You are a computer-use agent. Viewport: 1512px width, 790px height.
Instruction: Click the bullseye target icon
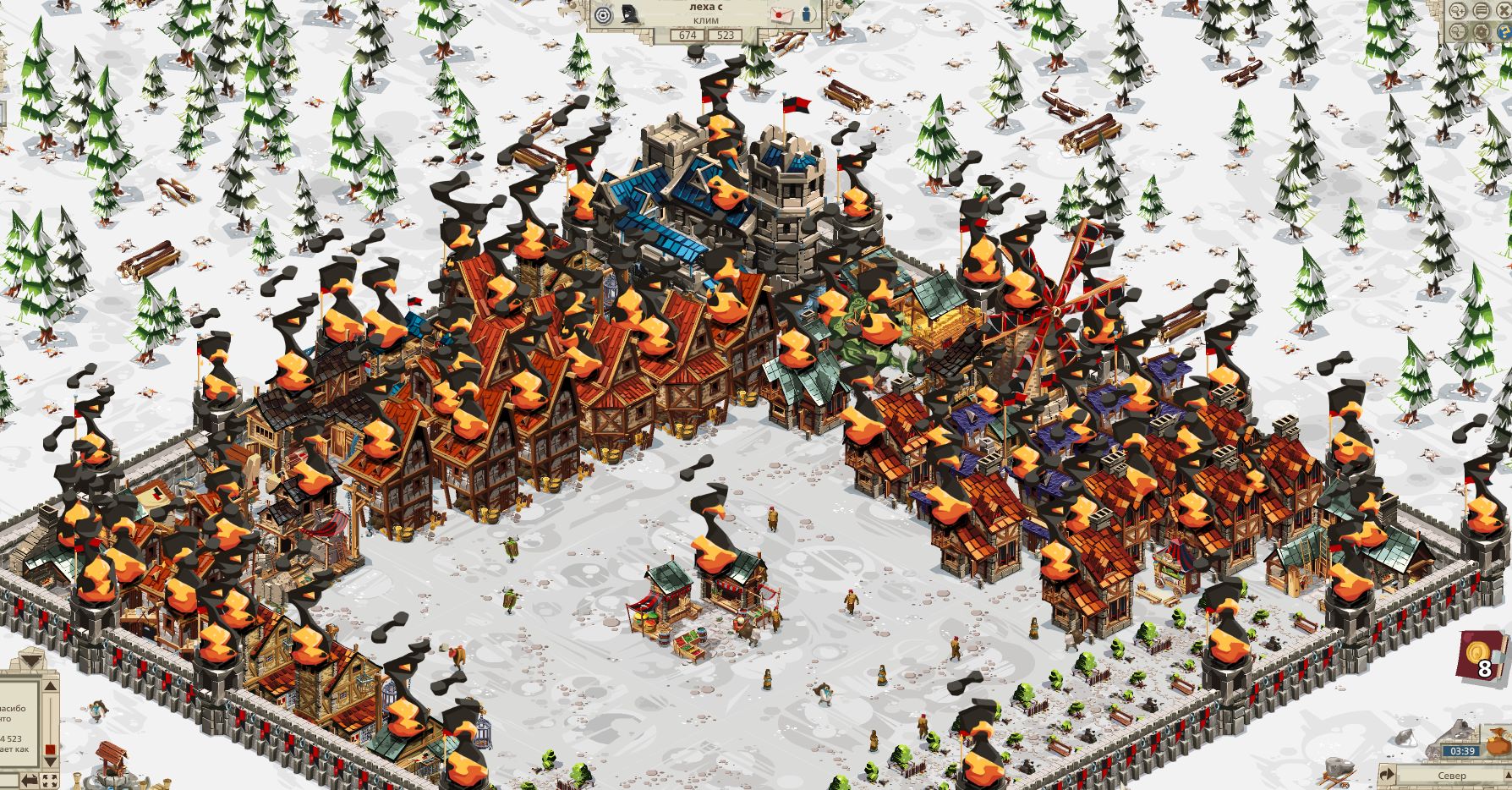(x=603, y=14)
